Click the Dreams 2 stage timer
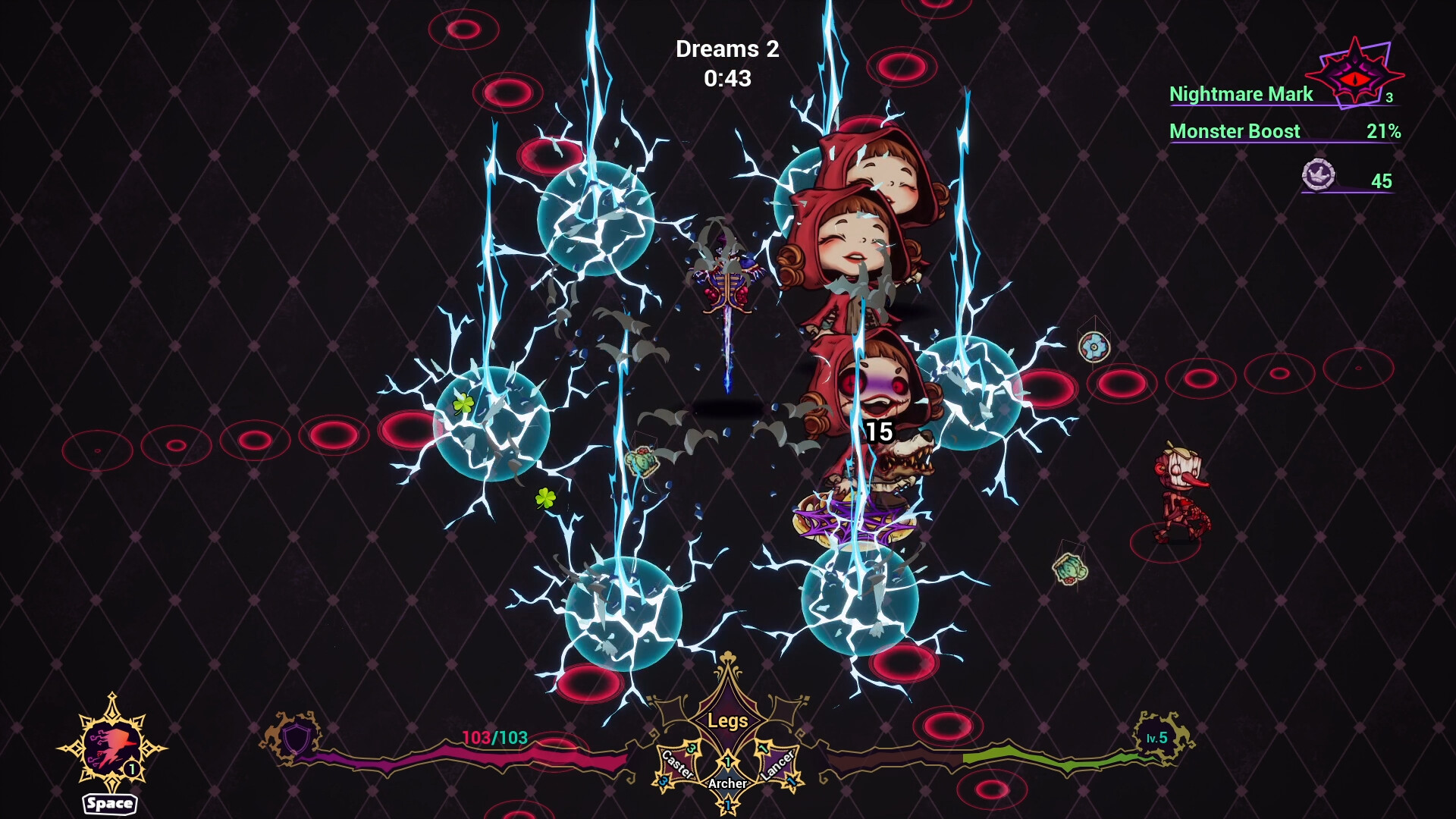Screen dimensions: 1456x819 pos(726,49)
